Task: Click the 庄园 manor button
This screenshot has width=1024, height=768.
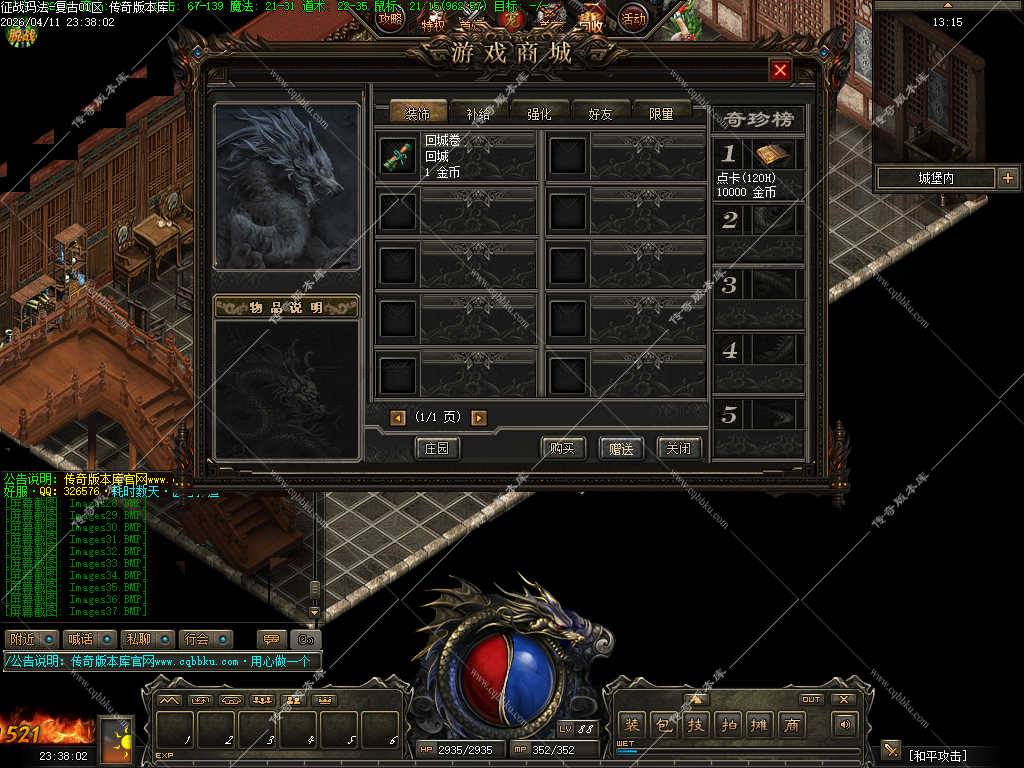Action: click(x=437, y=448)
